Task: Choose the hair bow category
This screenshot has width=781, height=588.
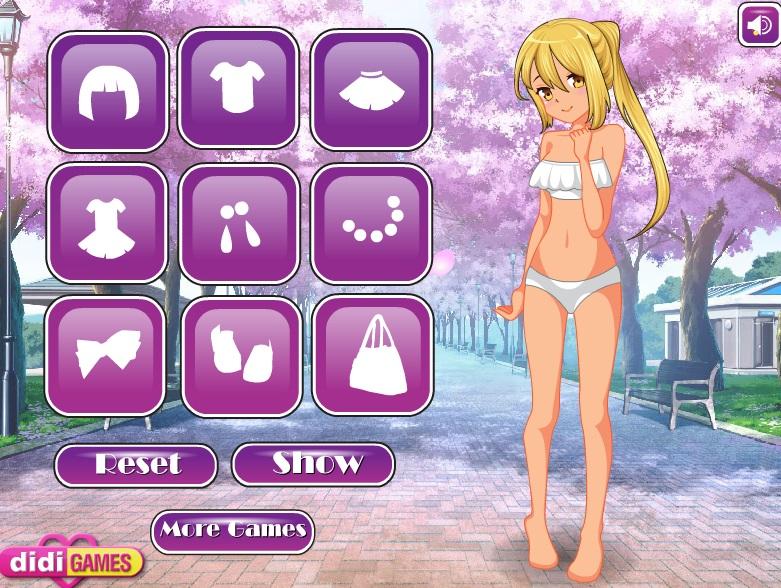Action: tap(106, 356)
